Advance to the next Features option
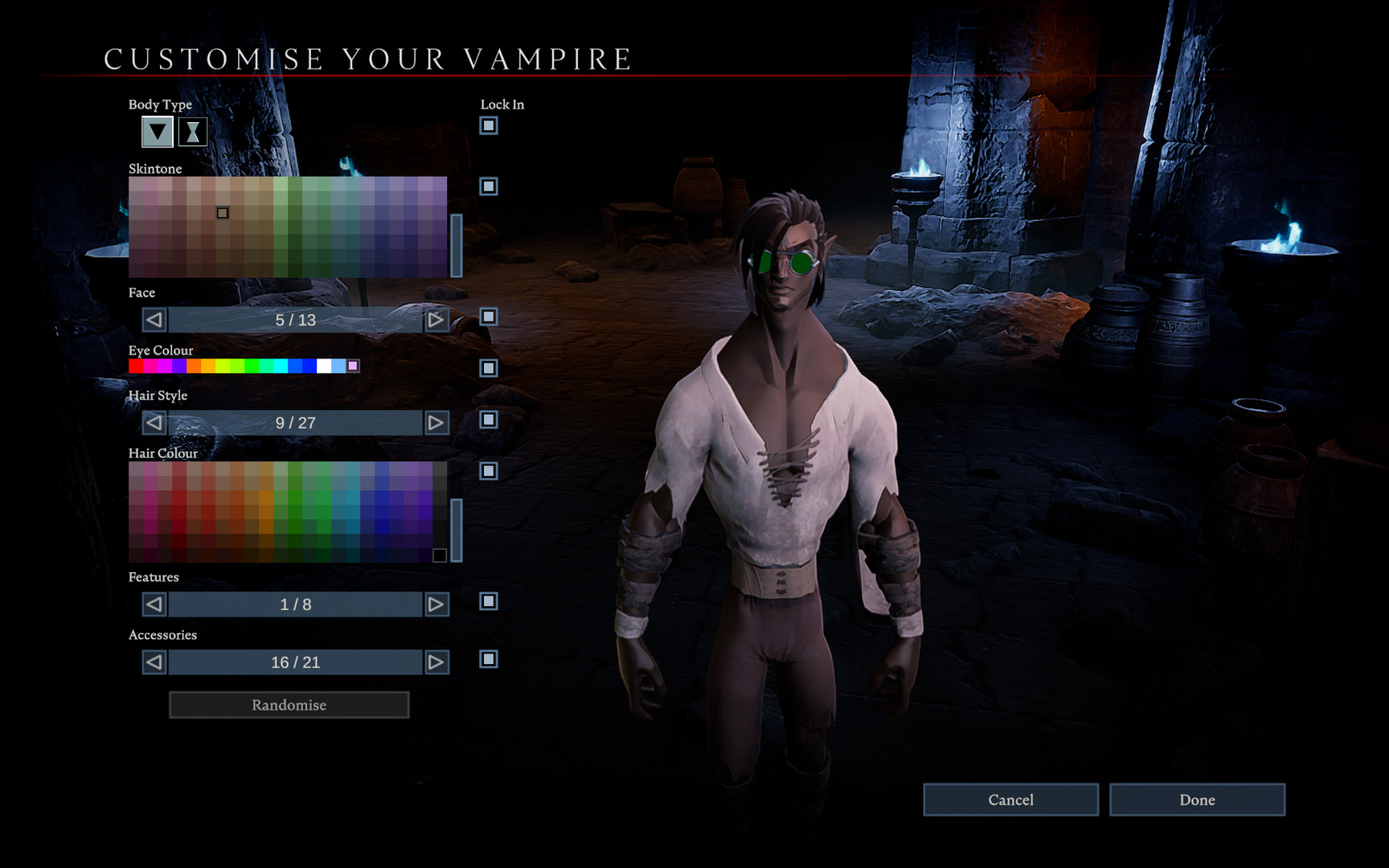The height and width of the screenshot is (868, 1389). point(436,604)
